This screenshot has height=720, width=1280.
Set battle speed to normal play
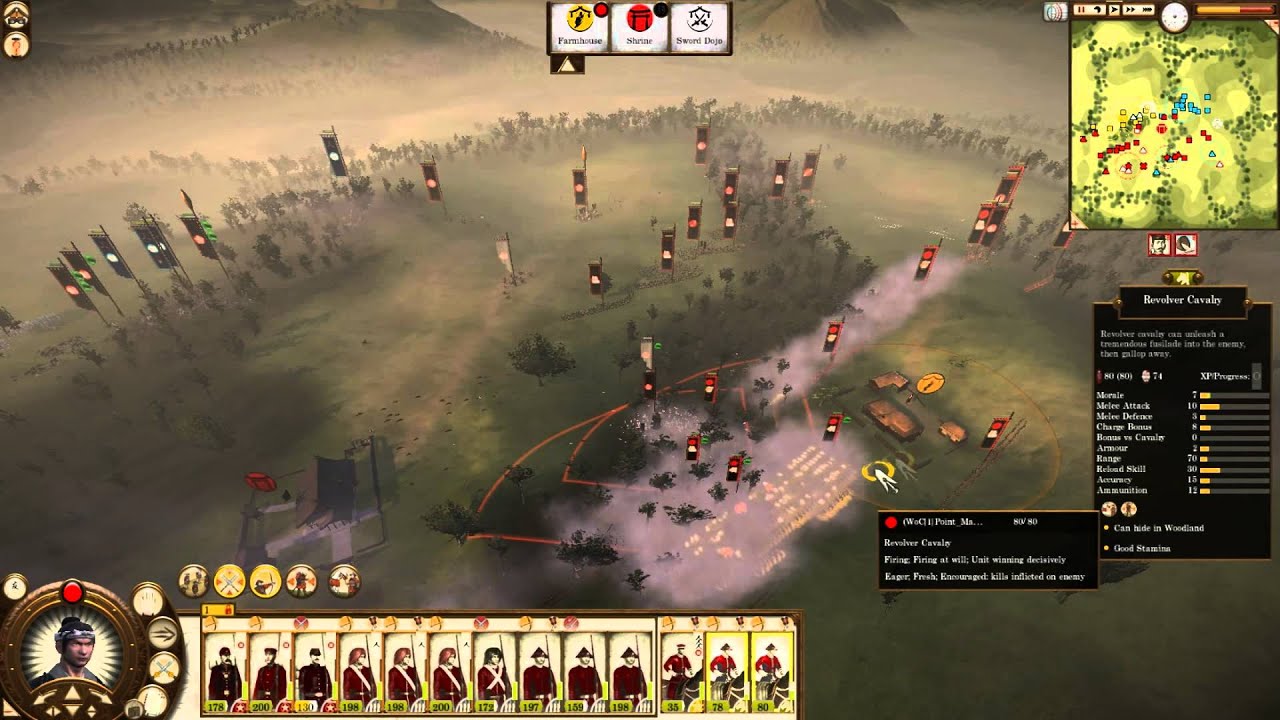click(1114, 10)
